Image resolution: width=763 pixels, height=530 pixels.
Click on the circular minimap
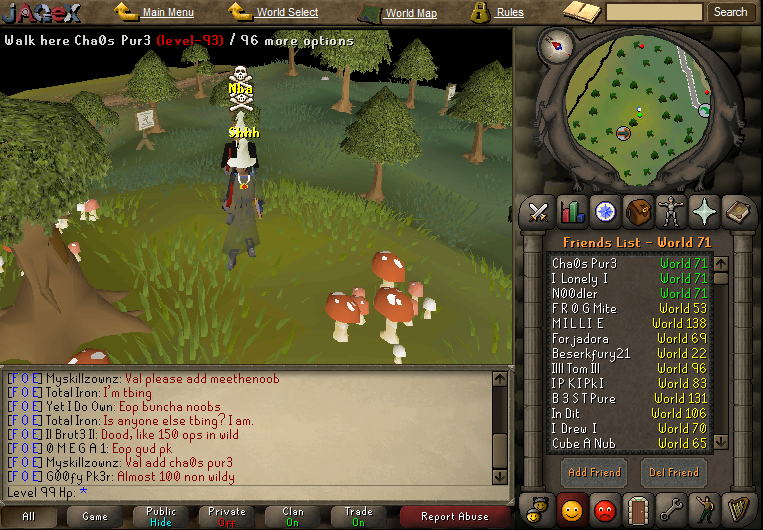[638, 110]
